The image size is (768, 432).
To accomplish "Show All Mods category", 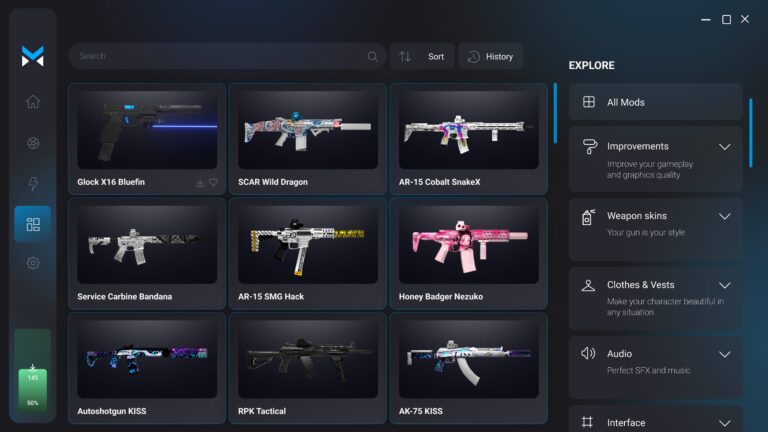I will pyautogui.click(x=655, y=102).
